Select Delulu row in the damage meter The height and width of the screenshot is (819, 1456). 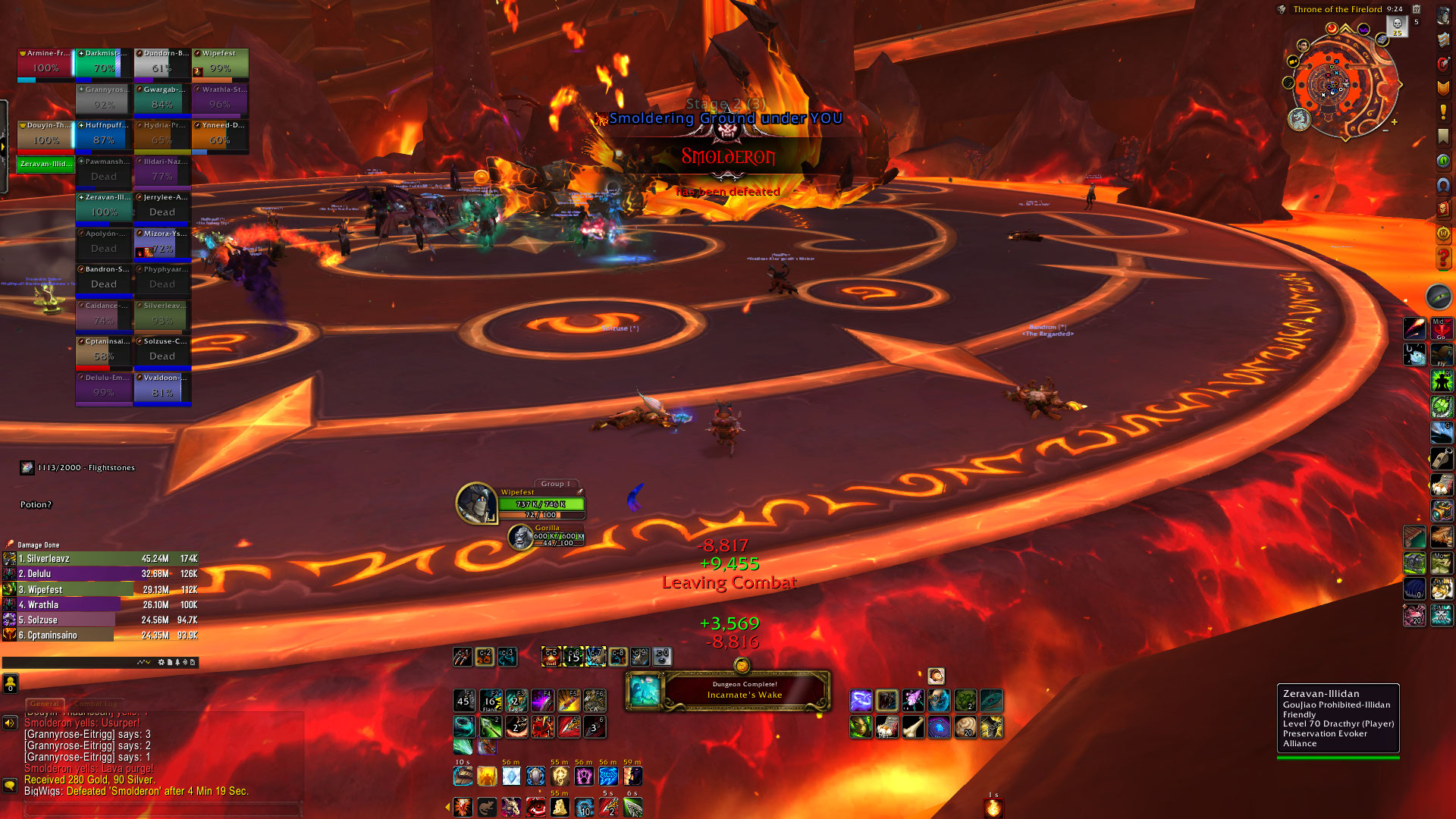click(x=100, y=574)
